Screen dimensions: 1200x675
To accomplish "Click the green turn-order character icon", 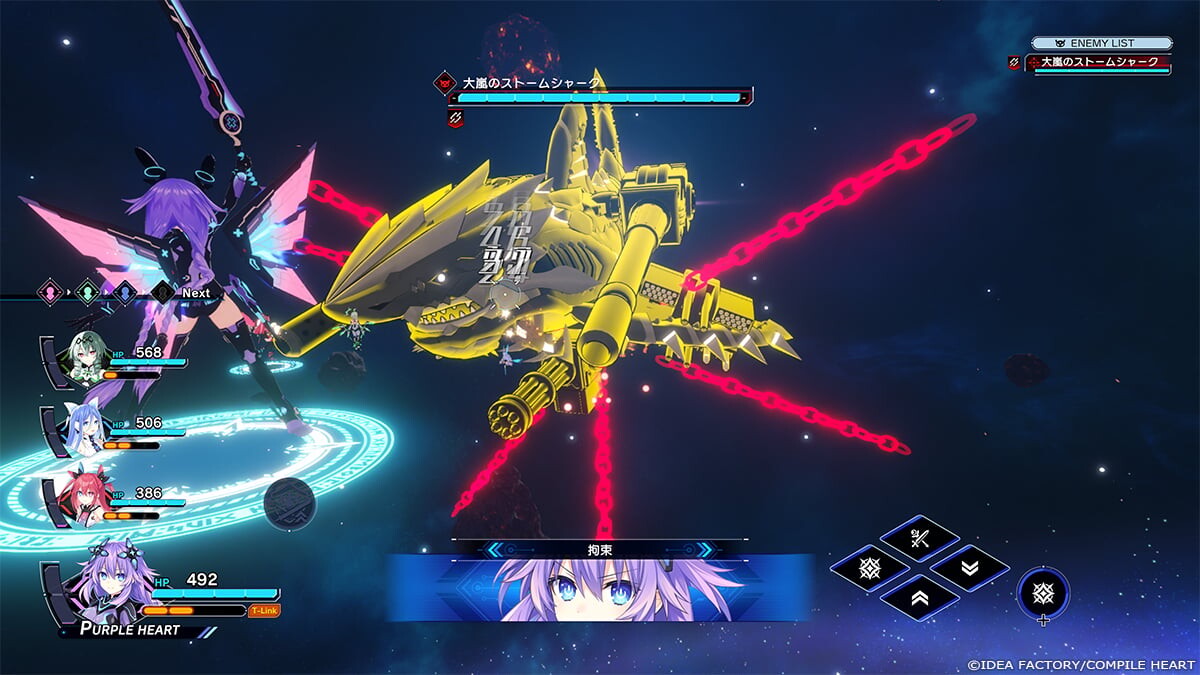I will point(87,293).
